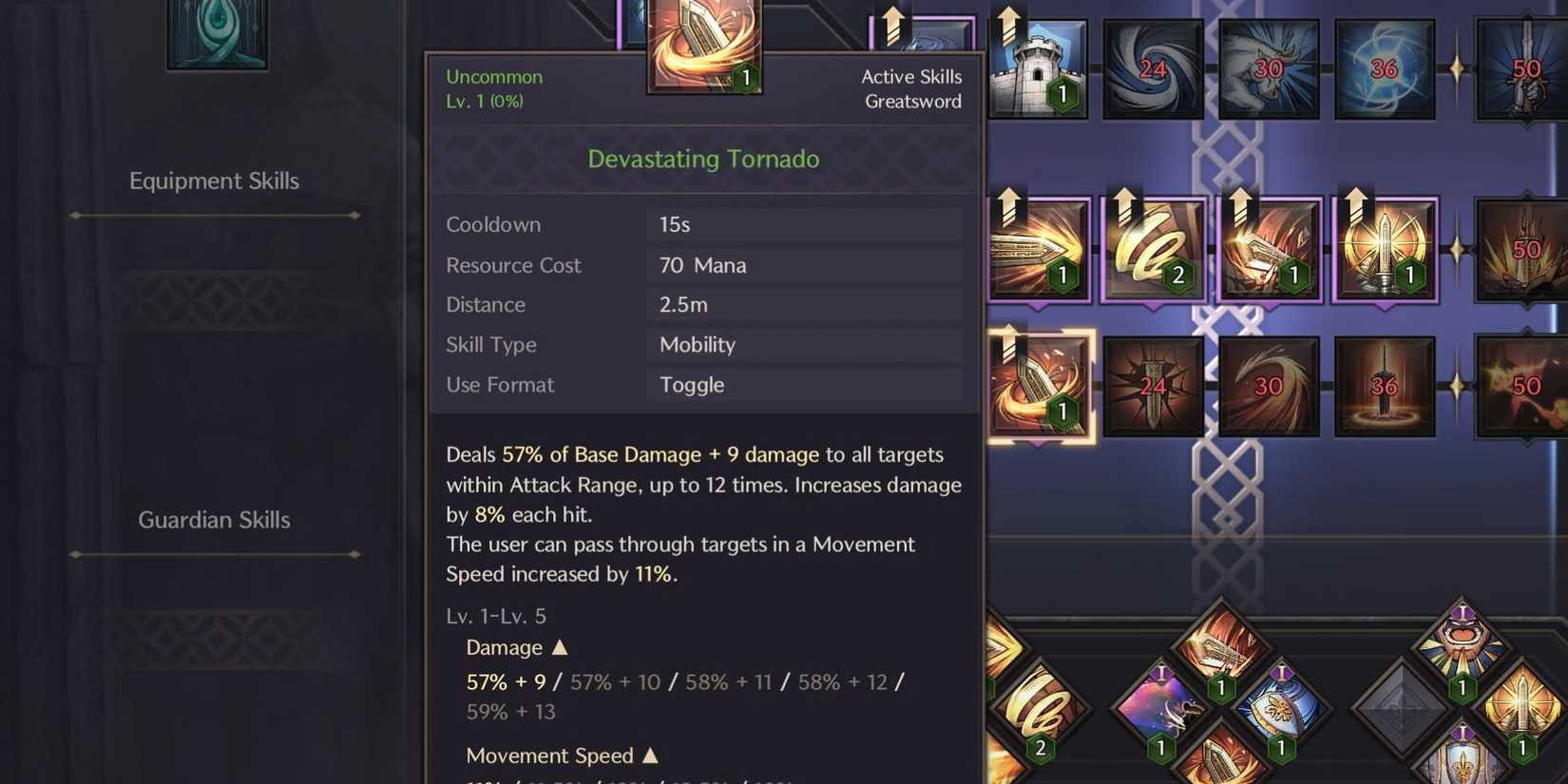Switch to the Equipment Skills section
The height and width of the screenshot is (784, 1568).
[x=214, y=181]
